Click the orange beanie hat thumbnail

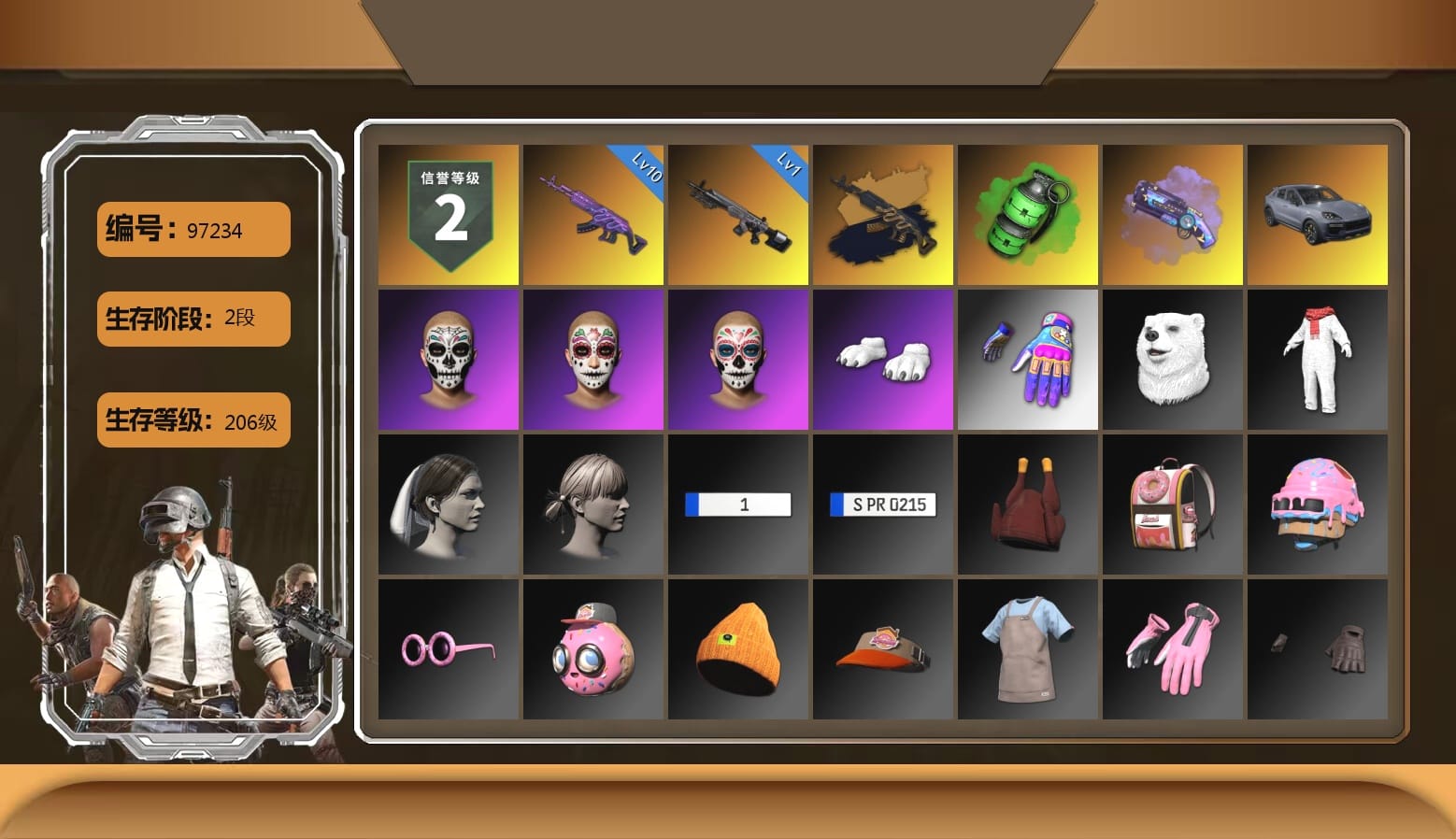click(x=737, y=648)
